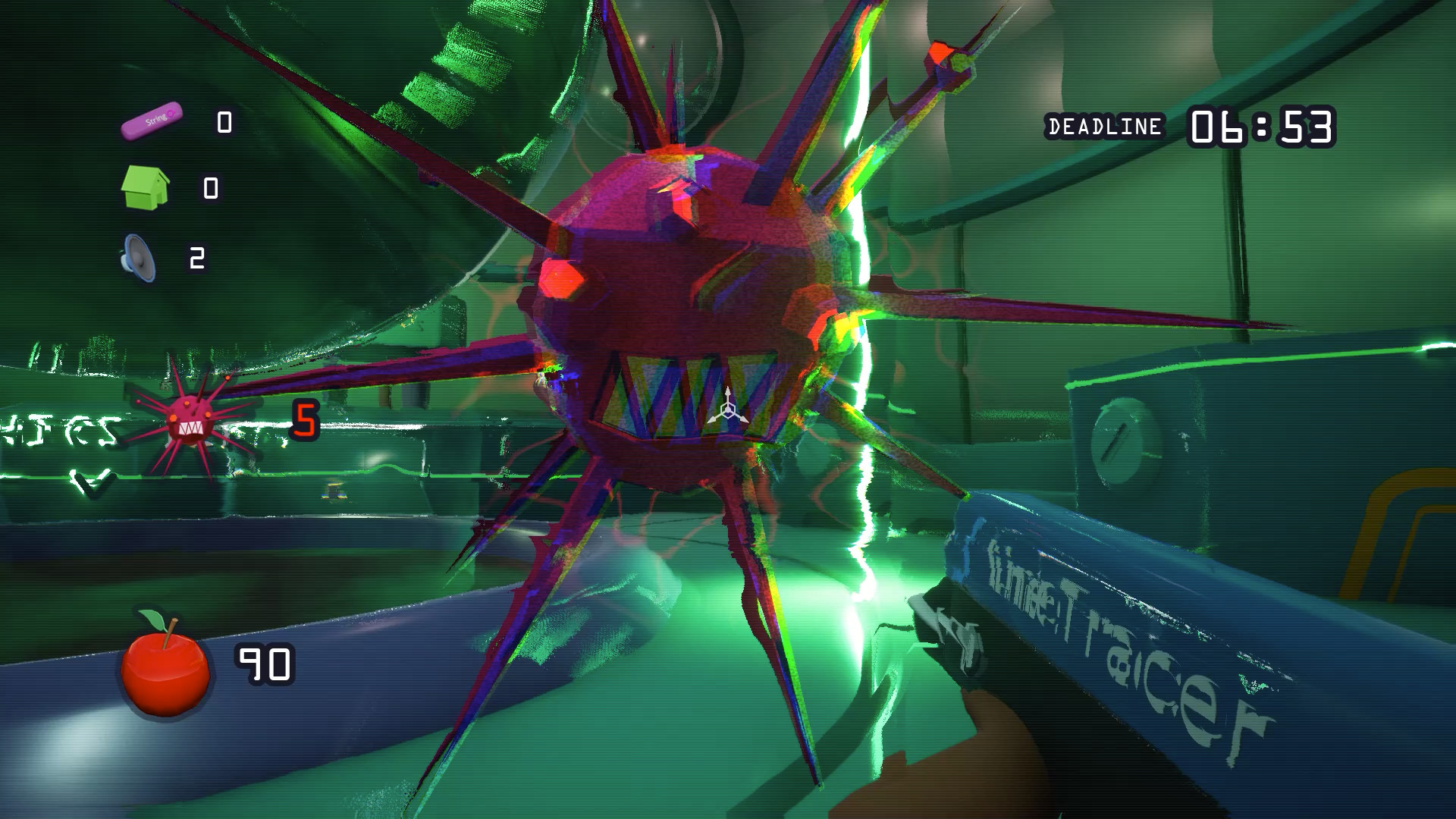1456x819 pixels.
Task: Click the virus monster's red eye
Action: pos(565,277)
